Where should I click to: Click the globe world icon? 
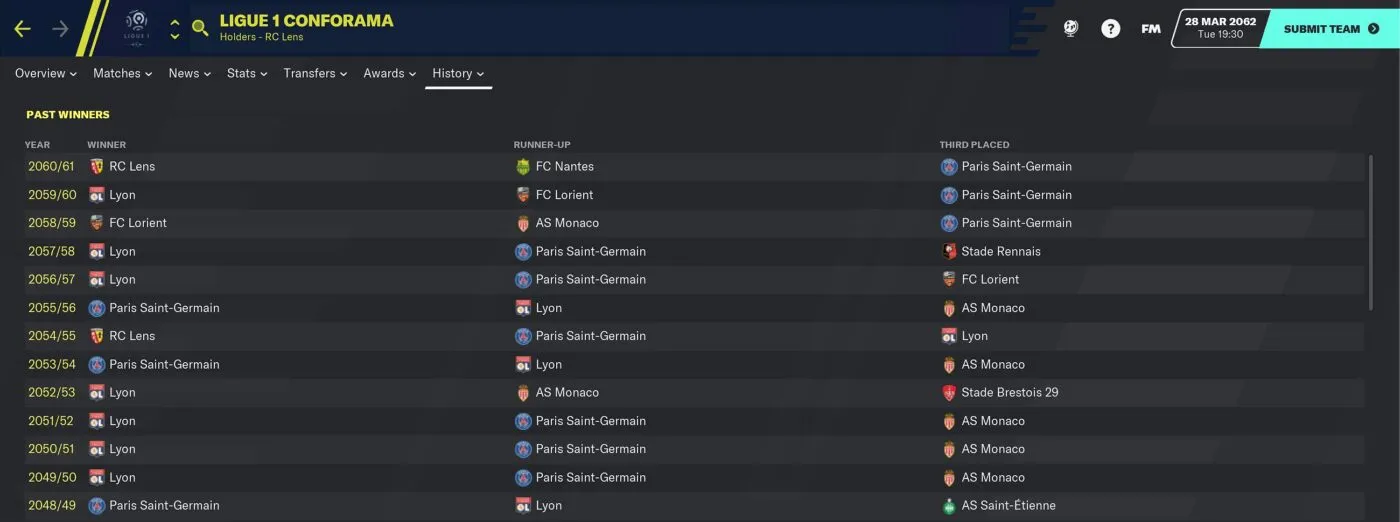pyautogui.click(x=1071, y=29)
